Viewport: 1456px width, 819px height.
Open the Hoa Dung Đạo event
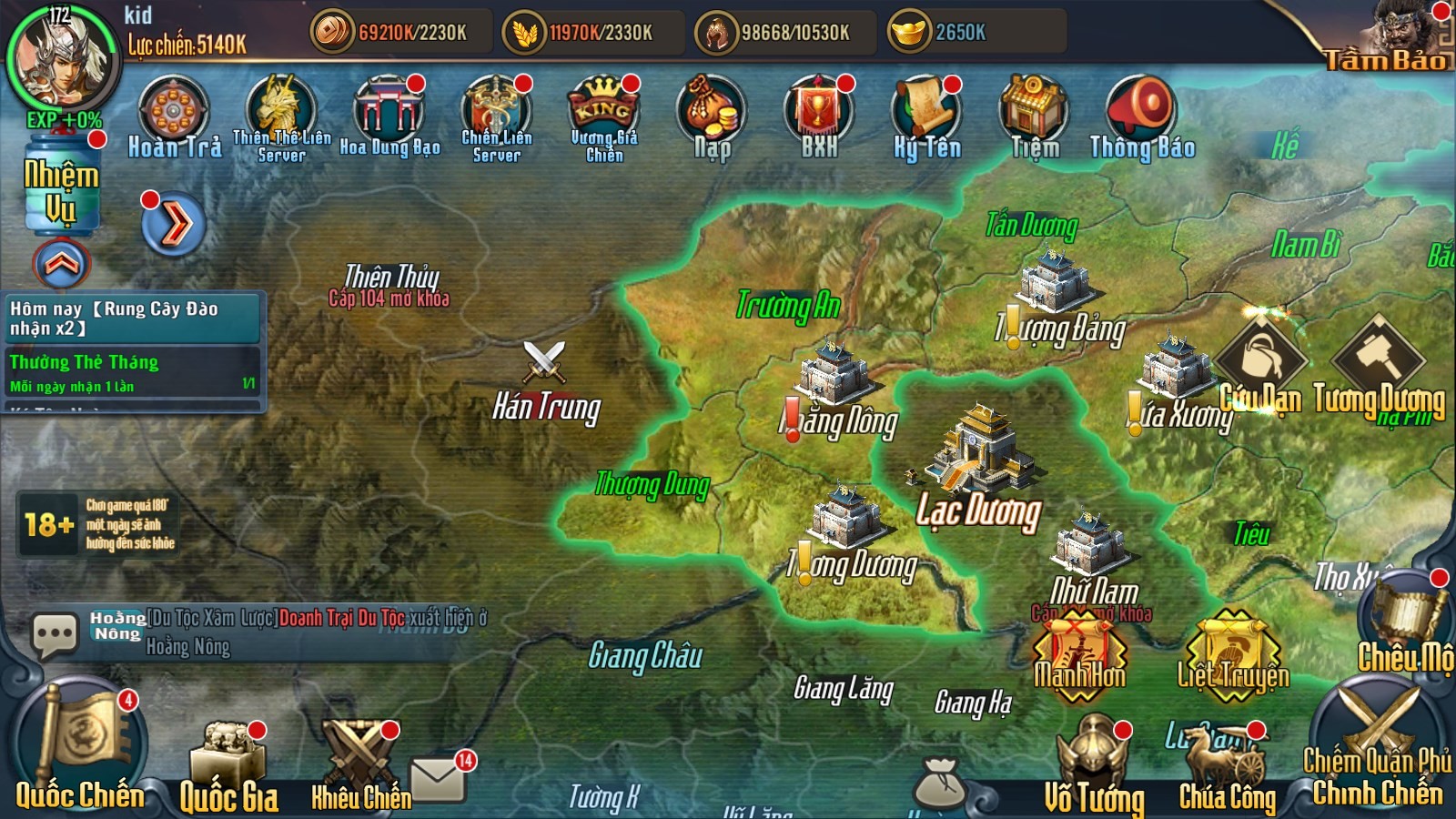click(x=389, y=114)
